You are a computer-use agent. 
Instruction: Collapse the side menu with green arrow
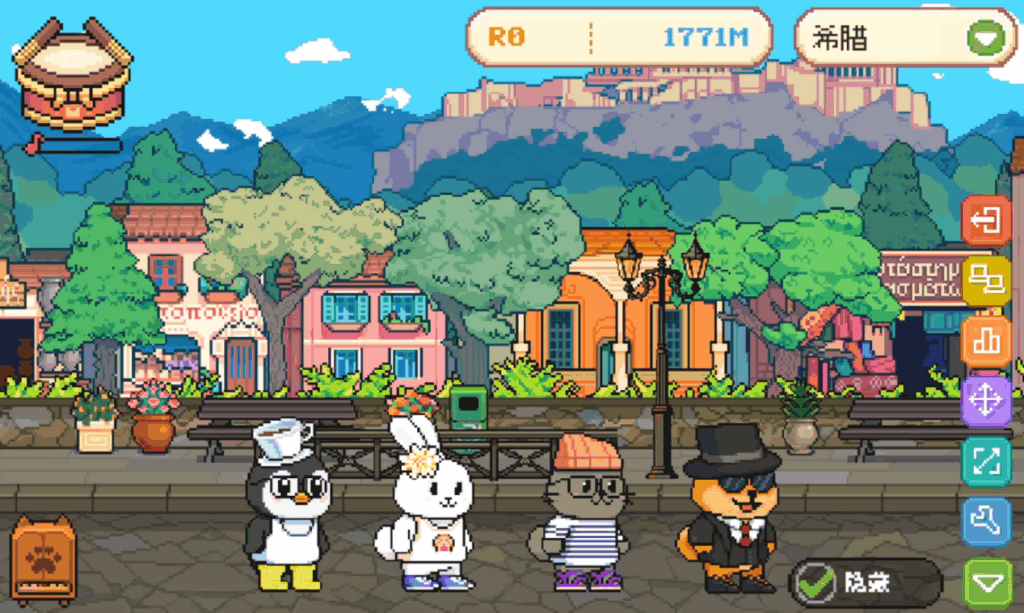(986, 582)
